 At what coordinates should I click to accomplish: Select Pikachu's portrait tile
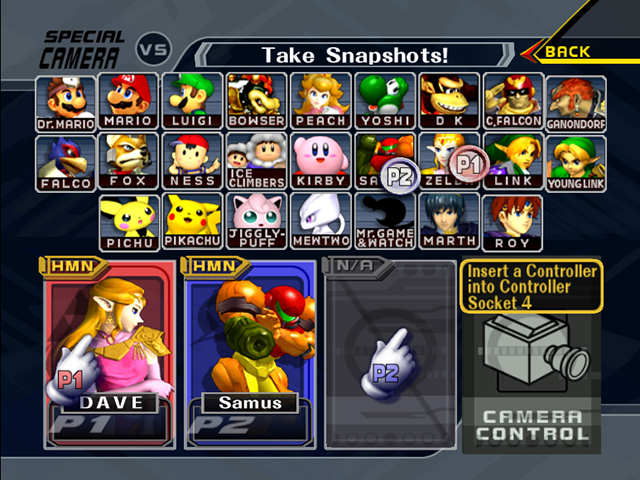[x=192, y=222]
